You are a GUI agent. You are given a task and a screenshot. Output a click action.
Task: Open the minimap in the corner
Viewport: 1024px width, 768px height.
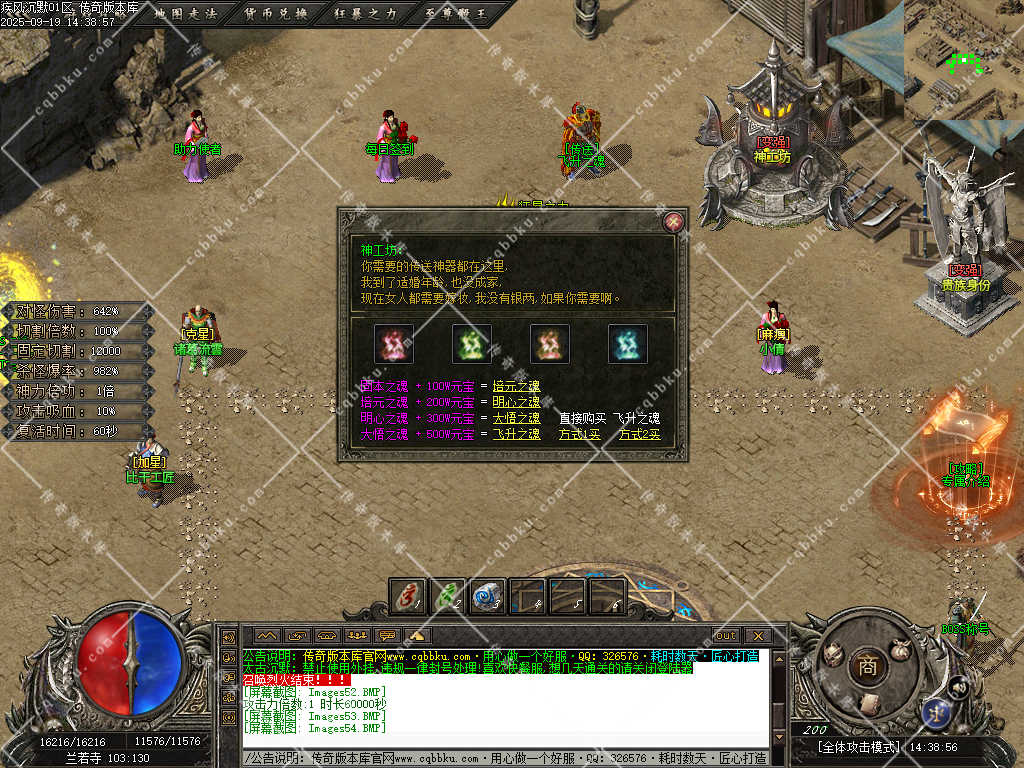tap(963, 60)
